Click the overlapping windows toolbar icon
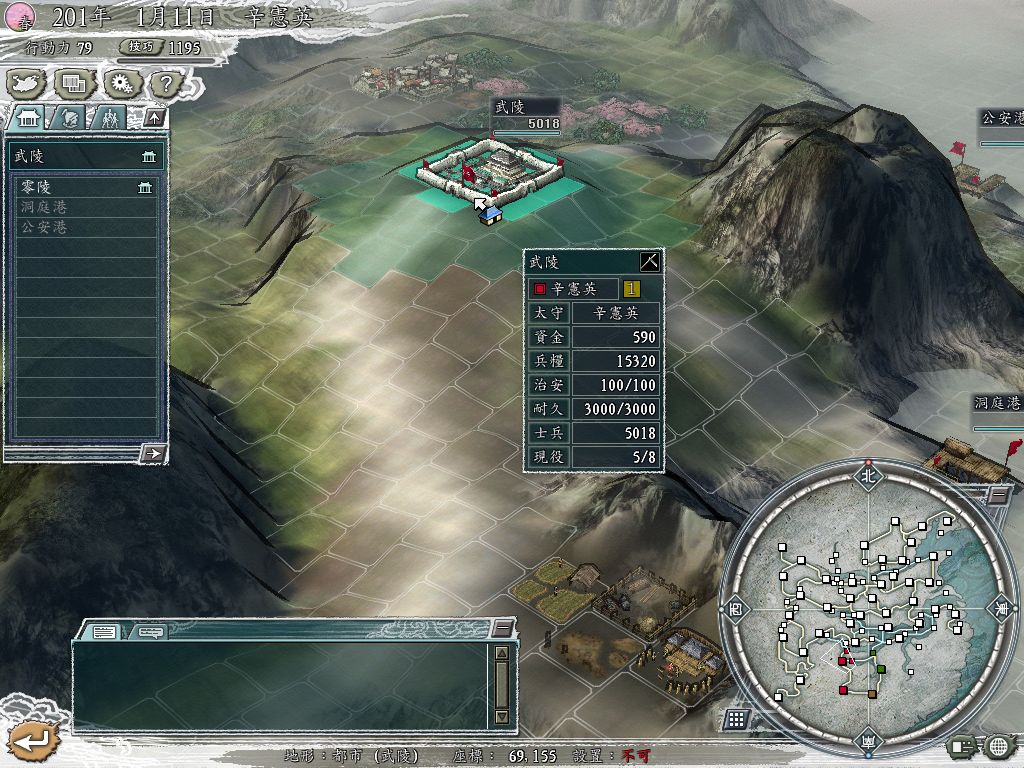This screenshot has width=1024, height=768. tap(73, 84)
